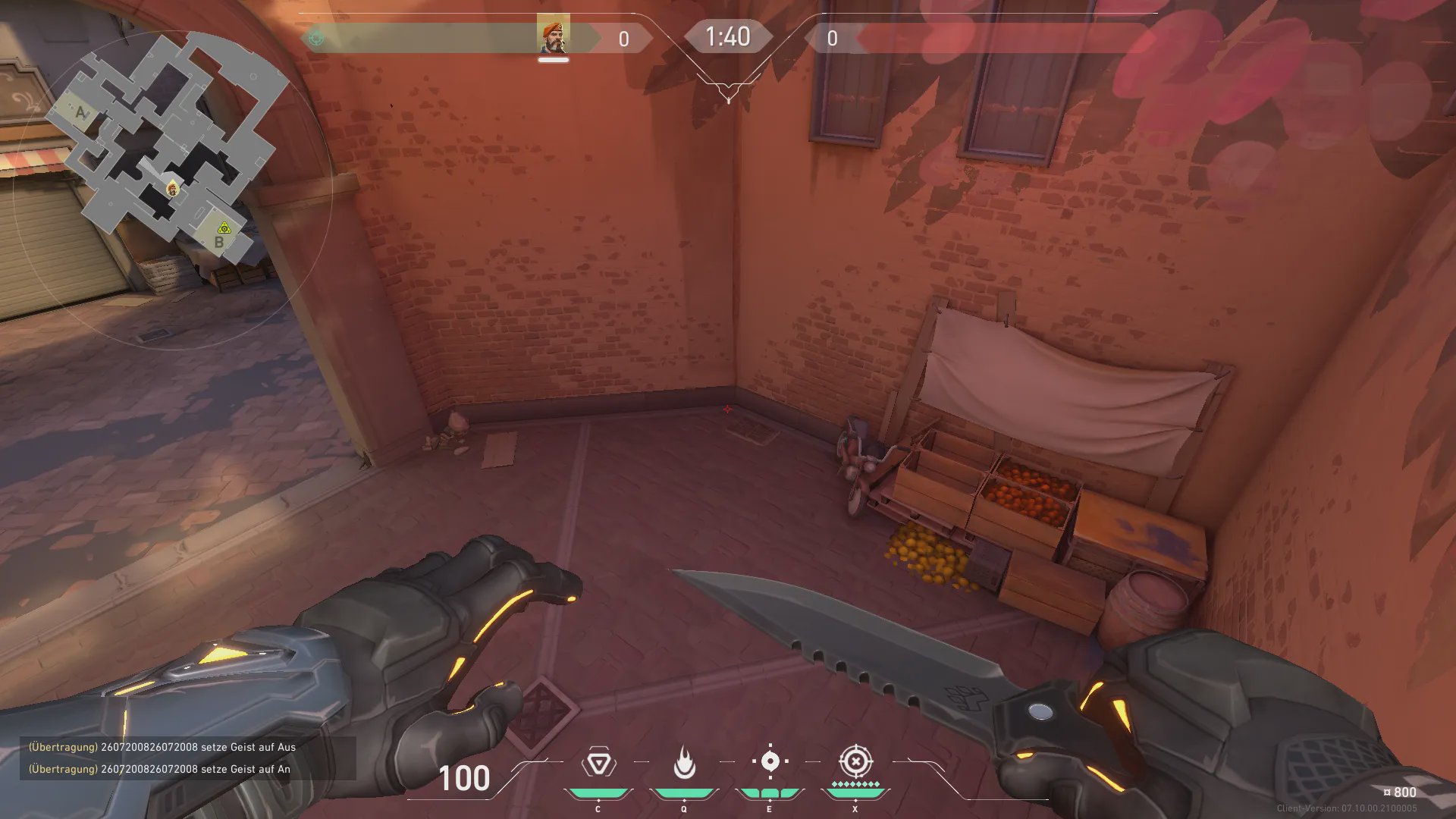The height and width of the screenshot is (819, 1456).
Task: Use the Incendiary flame ability icon
Action: [684, 763]
